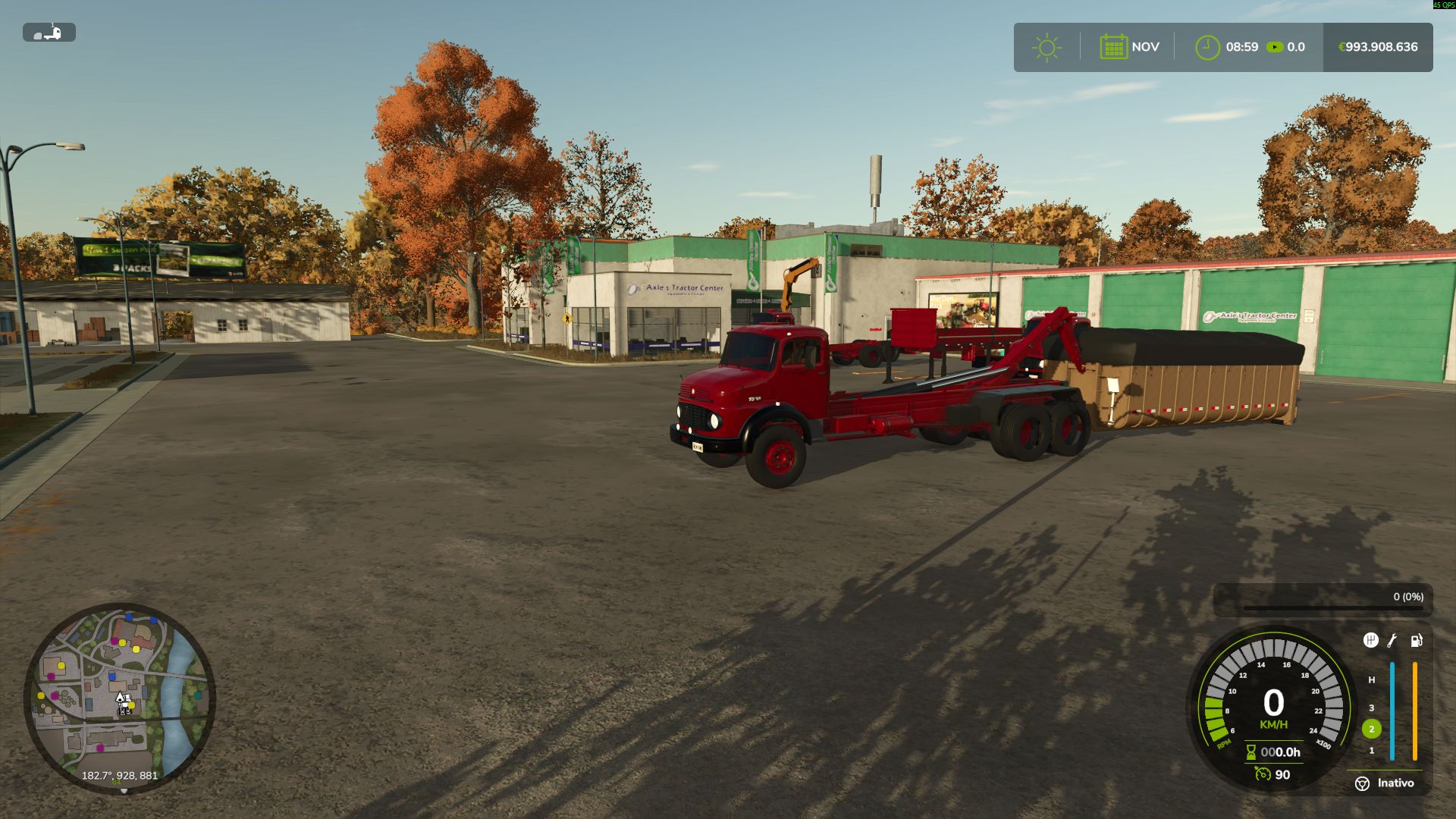The width and height of the screenshot is (1456, 819).
Task: Click the sun weather icon in the top HUD
Action: 1047,47
